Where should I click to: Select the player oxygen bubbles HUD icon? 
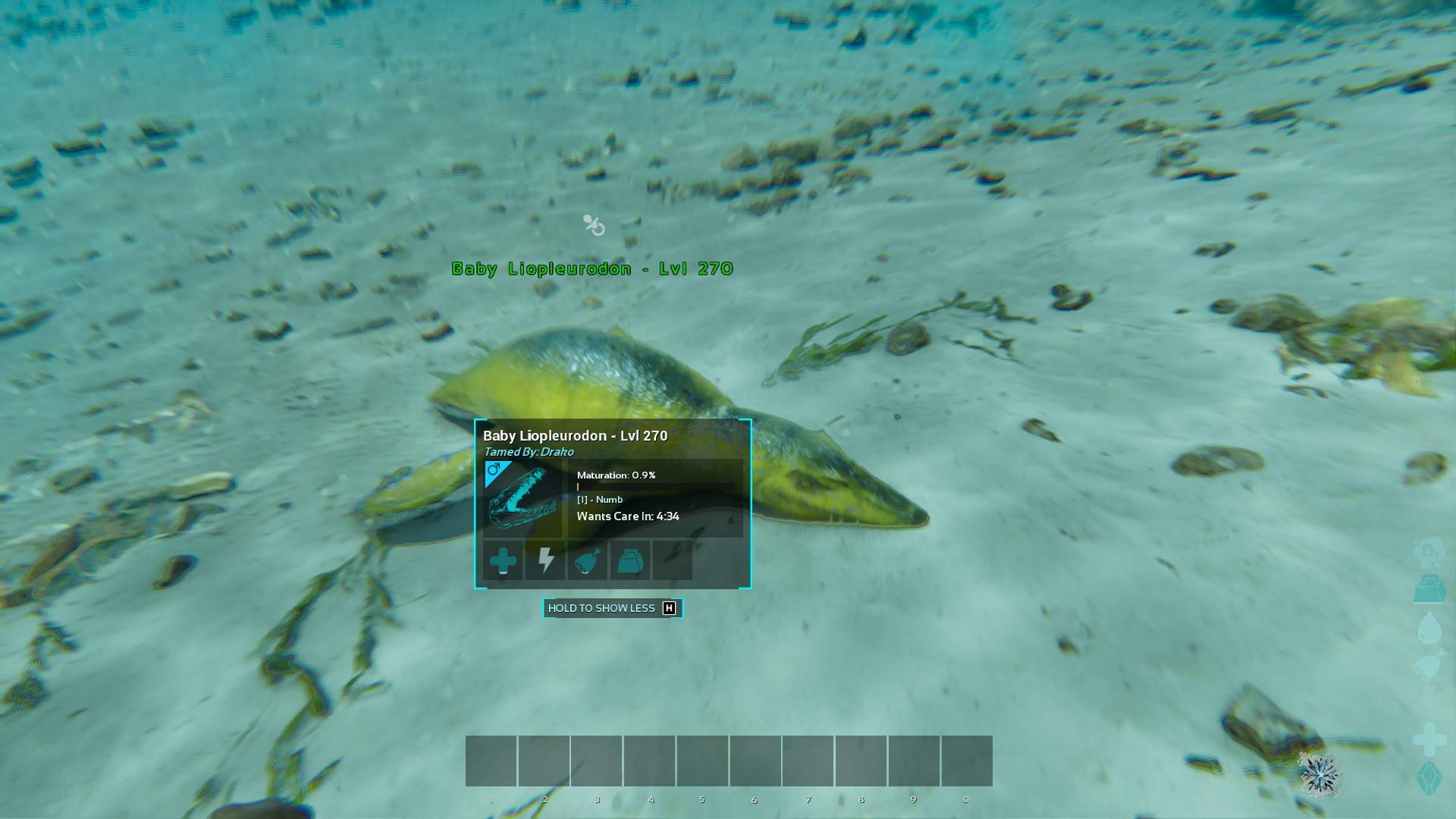[1429, 551]
